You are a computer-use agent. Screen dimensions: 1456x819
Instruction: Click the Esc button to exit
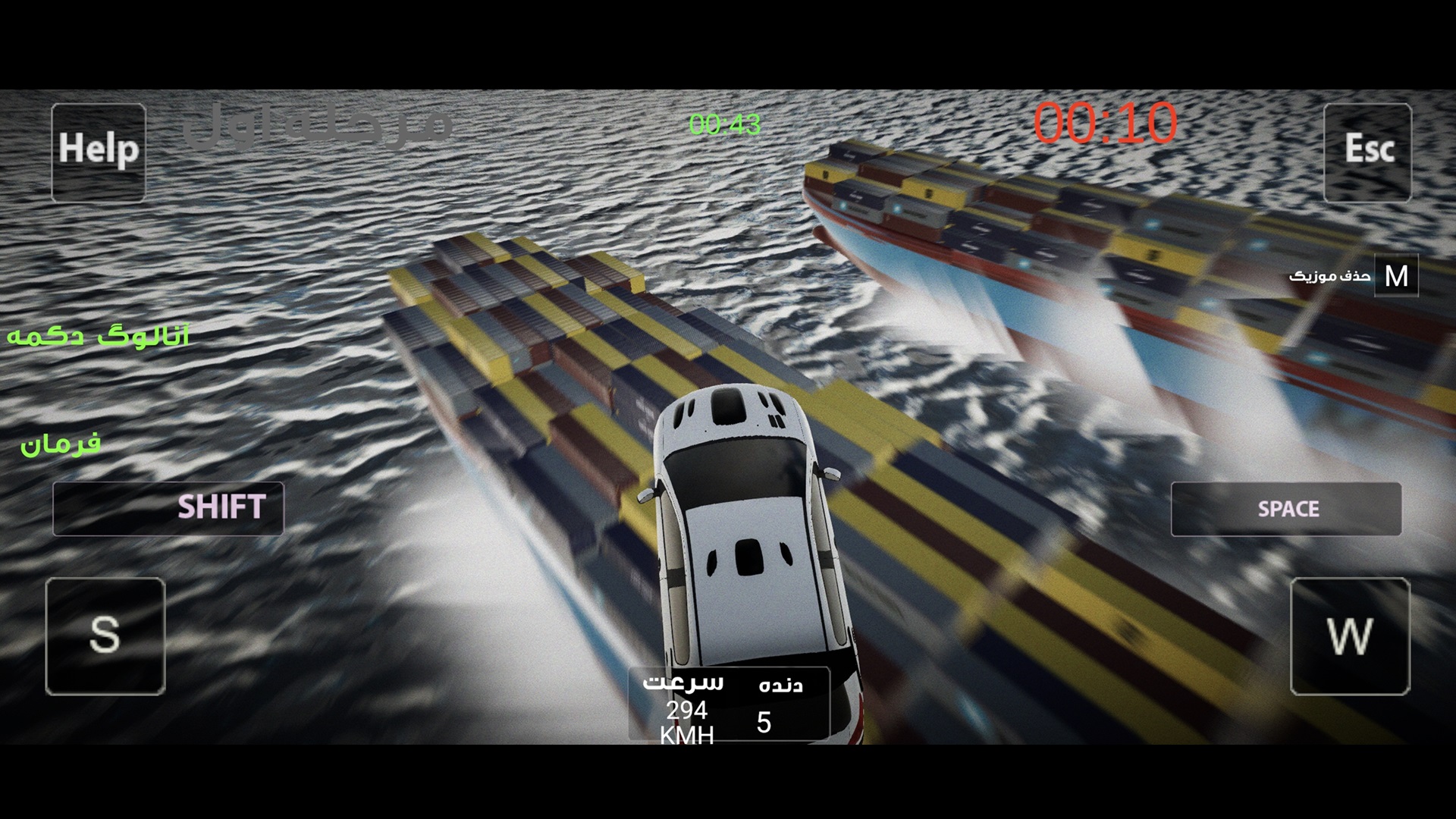1367,152
